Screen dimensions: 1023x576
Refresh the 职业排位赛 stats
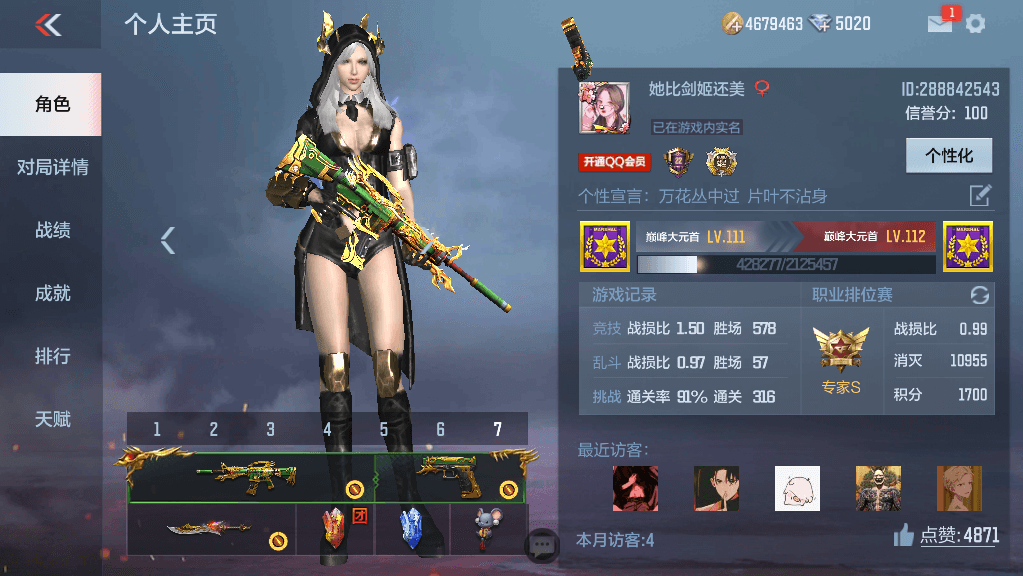pyautogui.click(x=980, y=295)
